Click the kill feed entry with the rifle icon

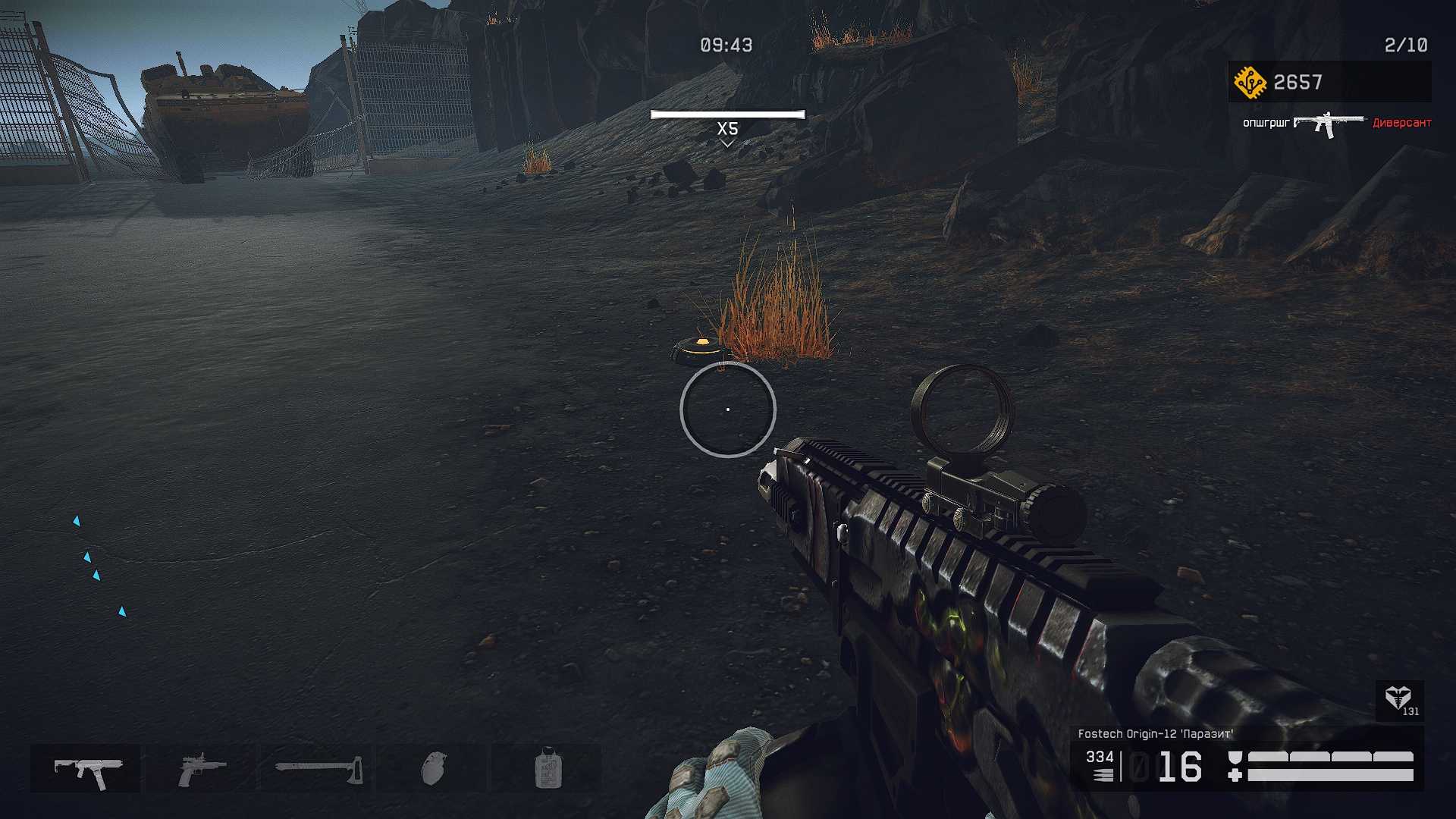(x=1329, y=124)
